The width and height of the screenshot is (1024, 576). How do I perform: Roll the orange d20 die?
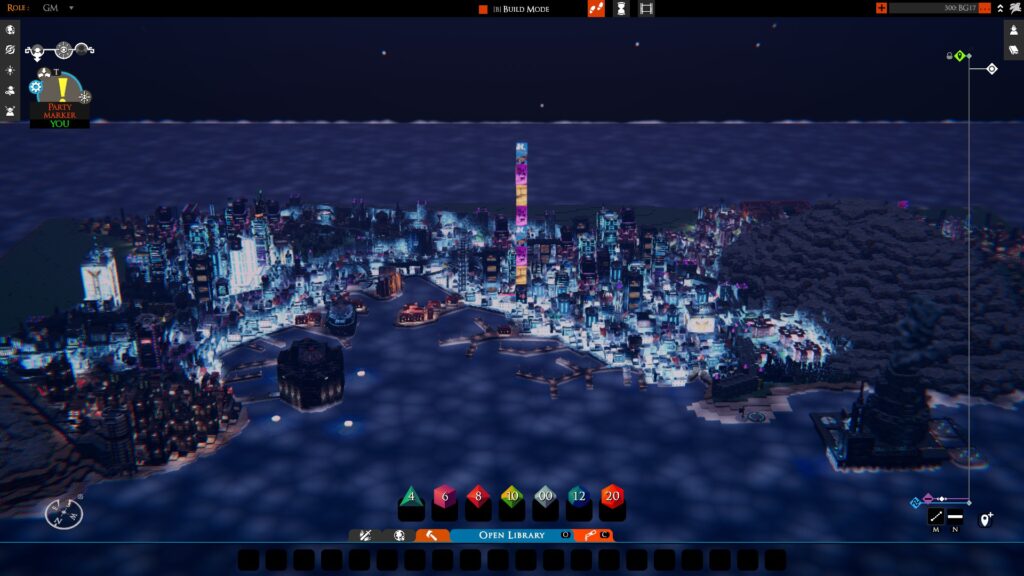(x=612, y=496)
